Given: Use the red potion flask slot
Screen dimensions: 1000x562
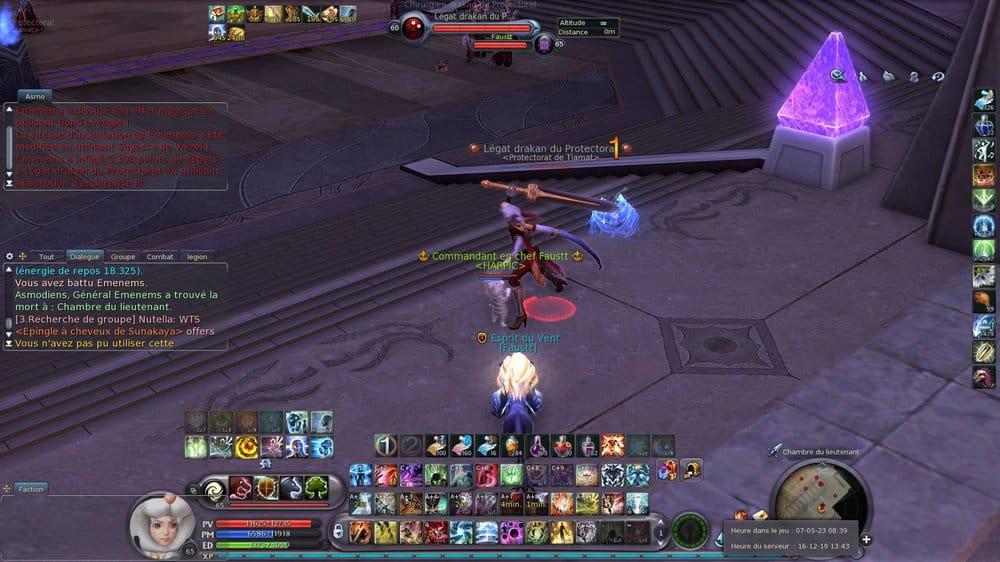Looking at the screenshot, I should 561,445.
